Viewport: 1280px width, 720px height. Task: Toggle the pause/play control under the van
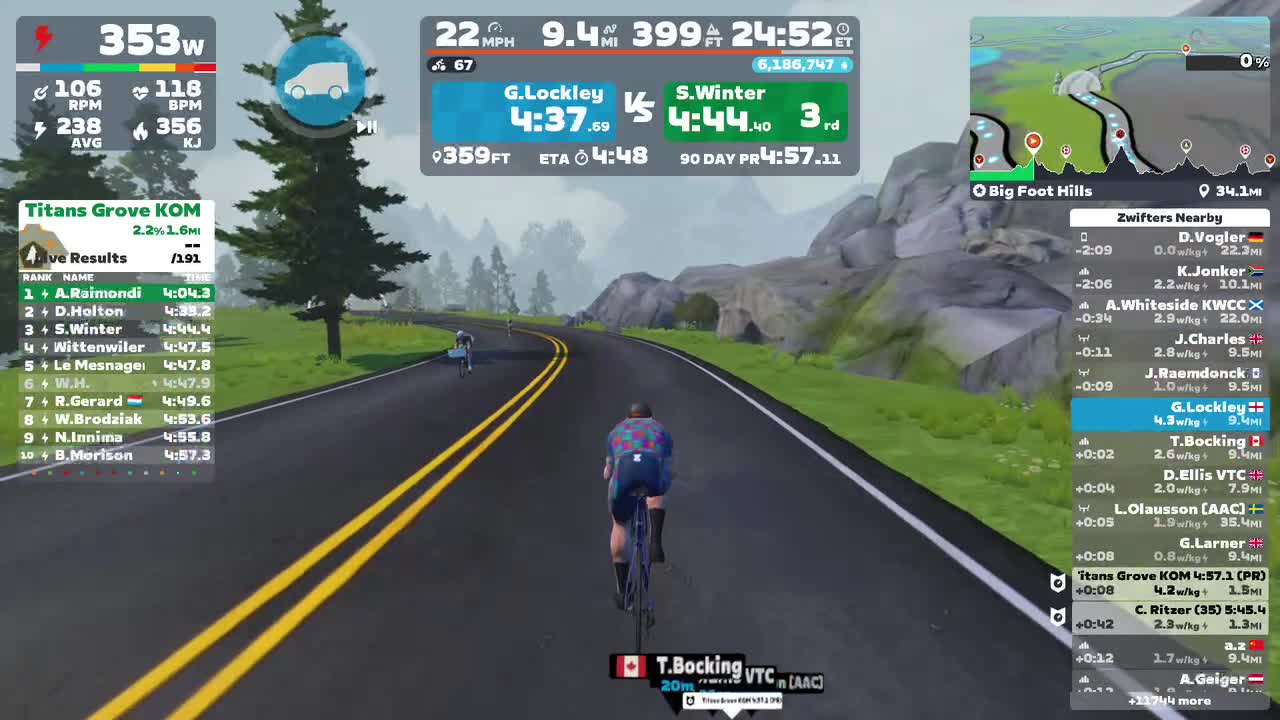click(x=366, y=128)
